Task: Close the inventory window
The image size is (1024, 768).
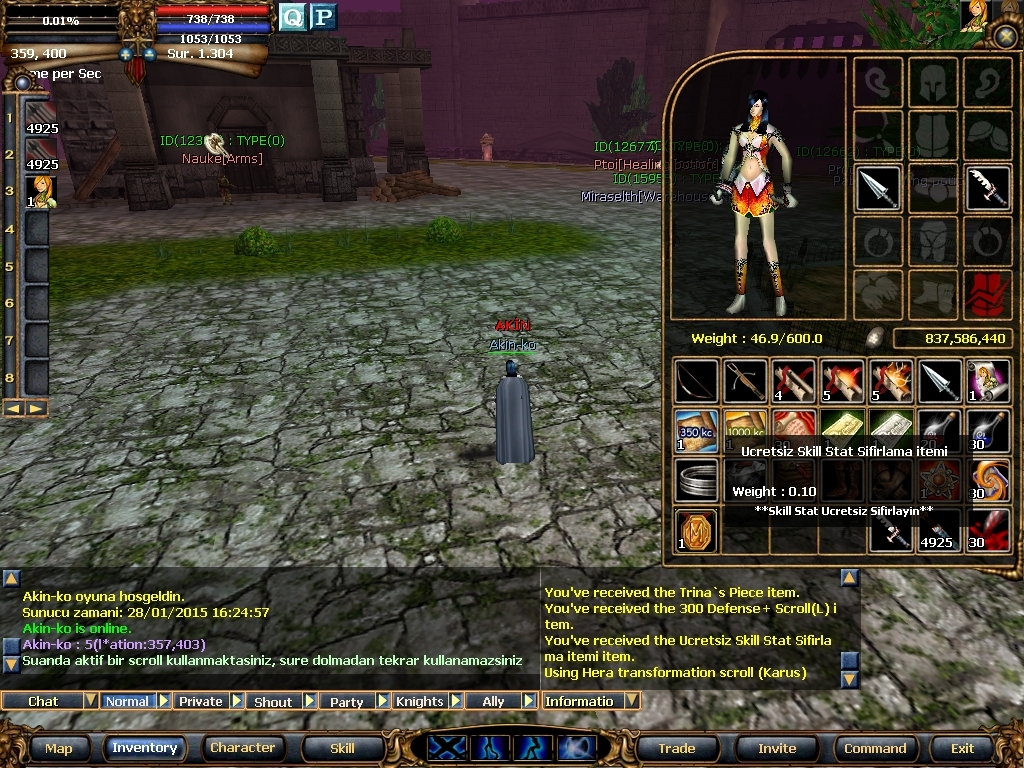Action: 1006,37
